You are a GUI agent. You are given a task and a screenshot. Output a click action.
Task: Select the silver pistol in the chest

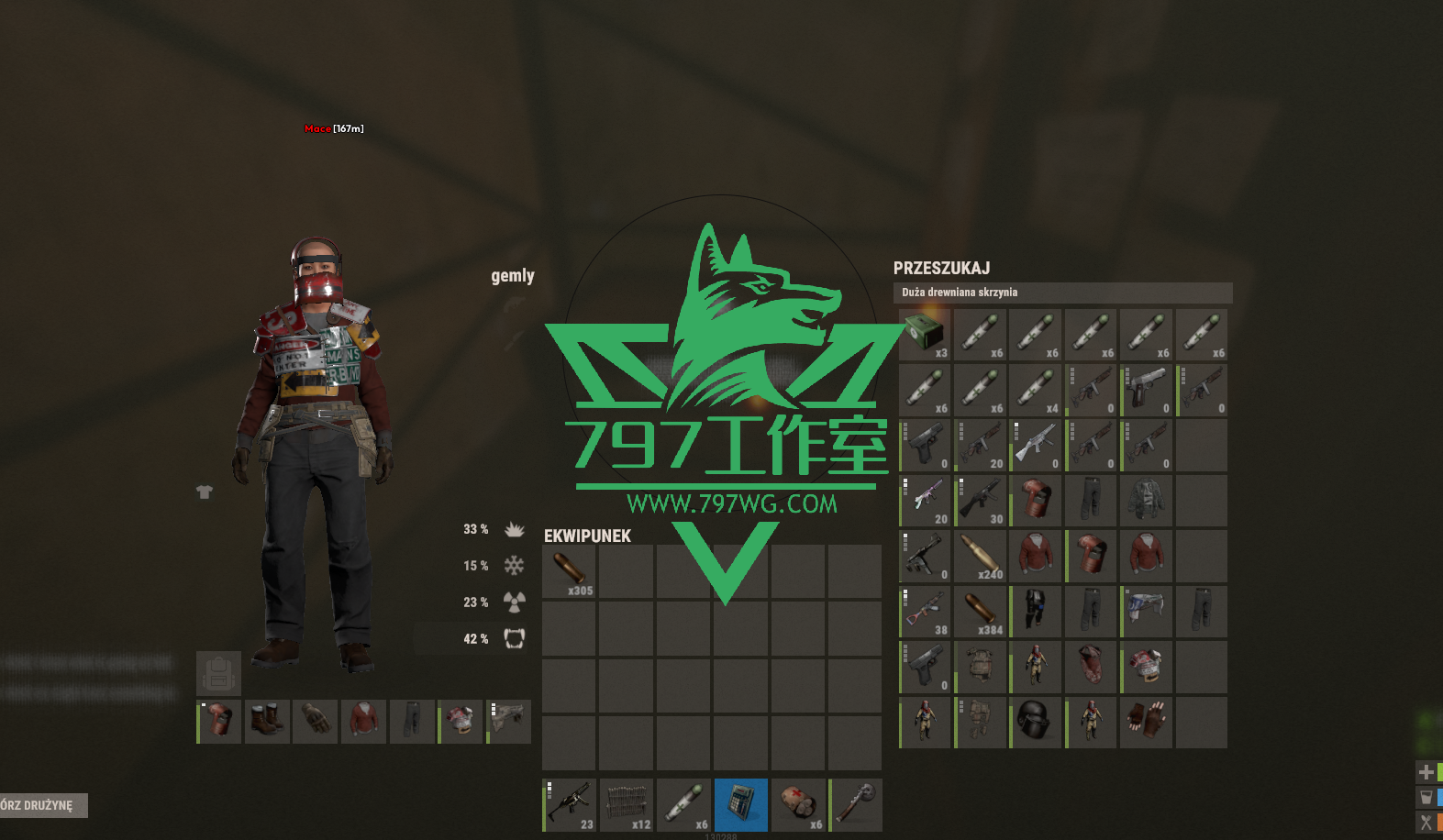pos(1146,390)
